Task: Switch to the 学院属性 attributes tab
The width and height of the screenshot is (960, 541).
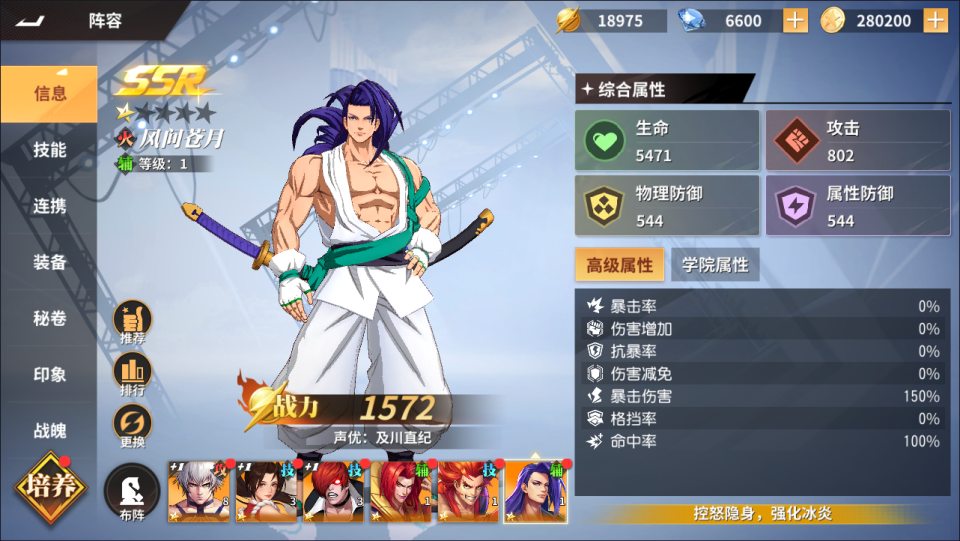Action: [x=715, y=265]
